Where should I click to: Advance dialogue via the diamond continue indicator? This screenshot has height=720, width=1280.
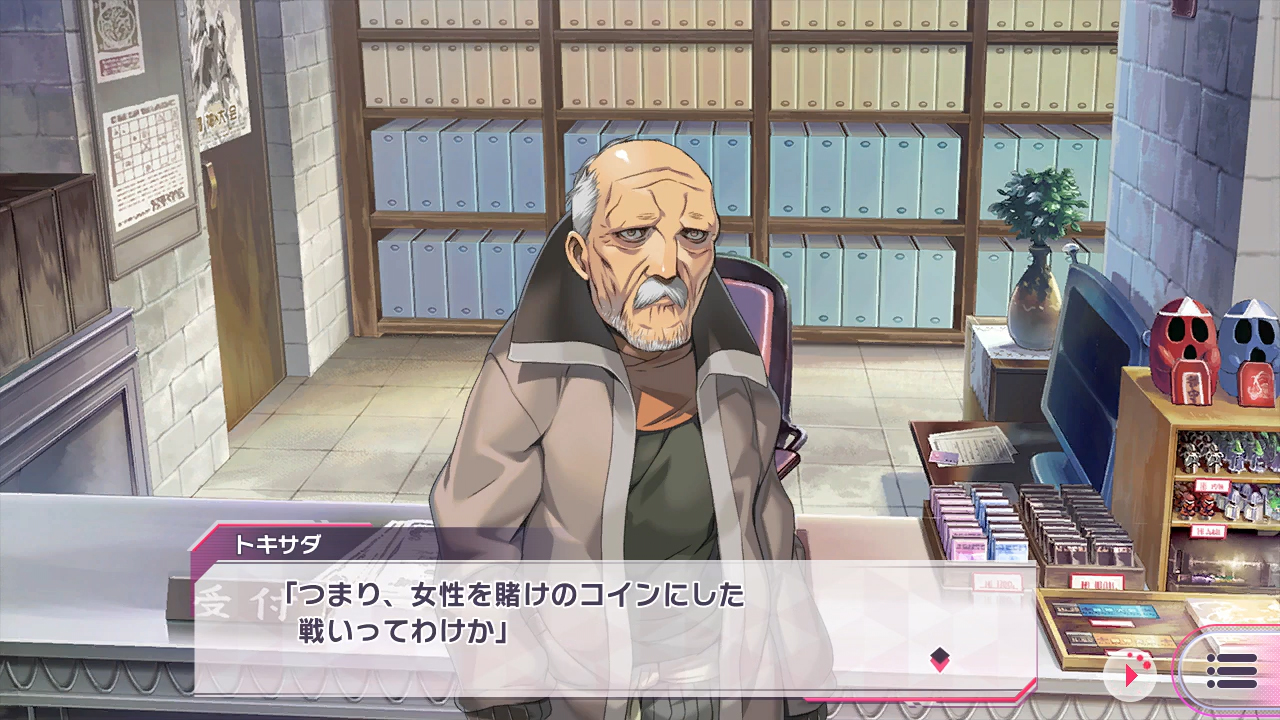(939, 658)
